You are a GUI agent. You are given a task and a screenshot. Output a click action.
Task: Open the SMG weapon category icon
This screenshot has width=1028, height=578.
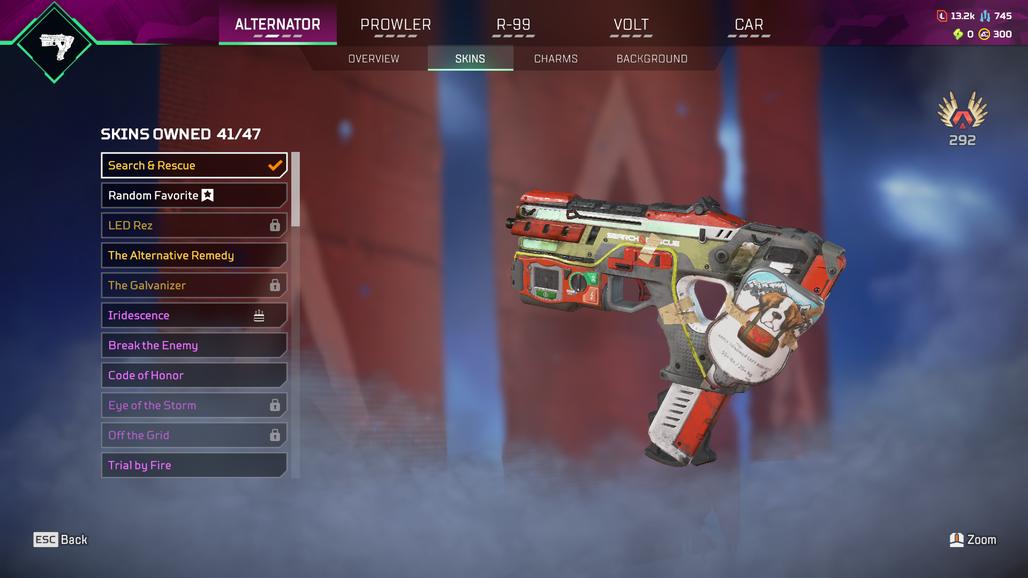point(53,42)
